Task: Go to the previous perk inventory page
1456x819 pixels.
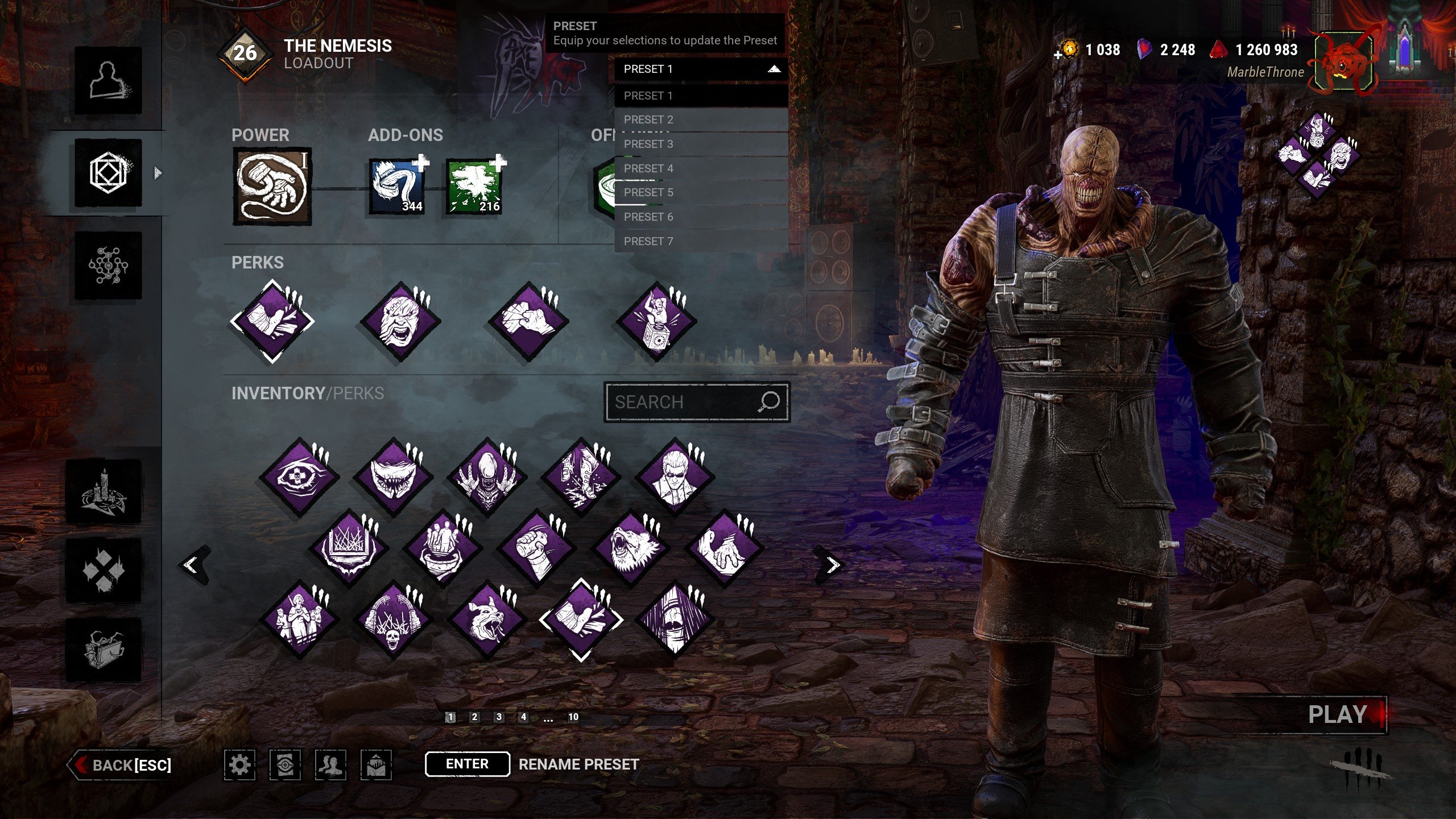Action: (192, 565)
